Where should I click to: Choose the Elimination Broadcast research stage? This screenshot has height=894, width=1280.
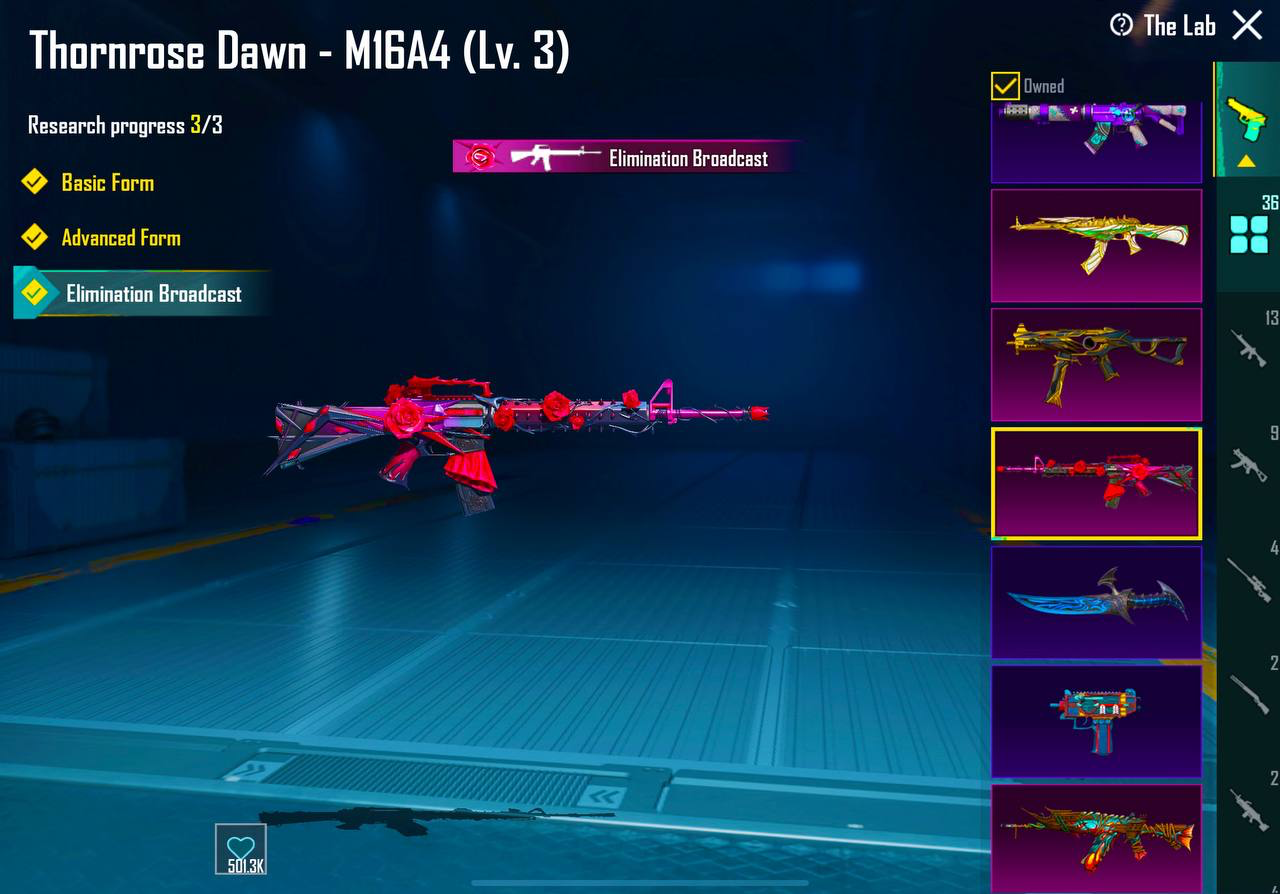[x=153, y=294]
